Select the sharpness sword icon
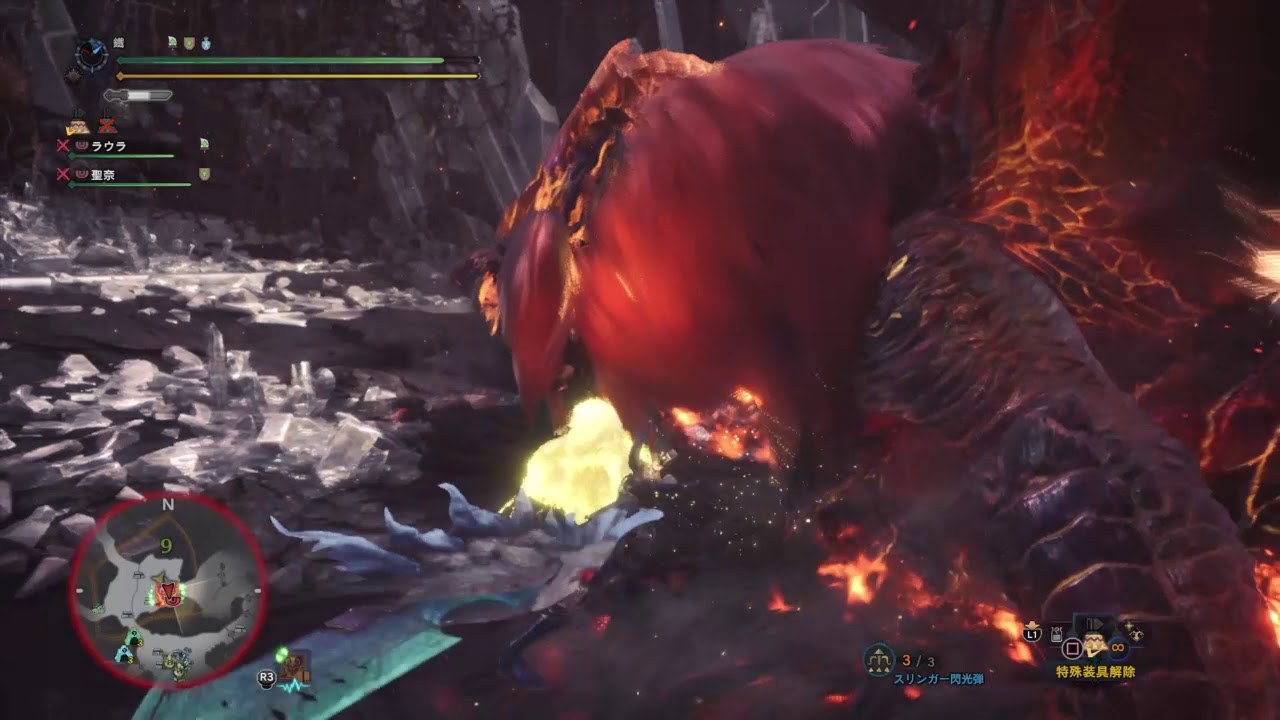Image resolution: width=1280 pixels, height=720 pixels. (139, 95)
